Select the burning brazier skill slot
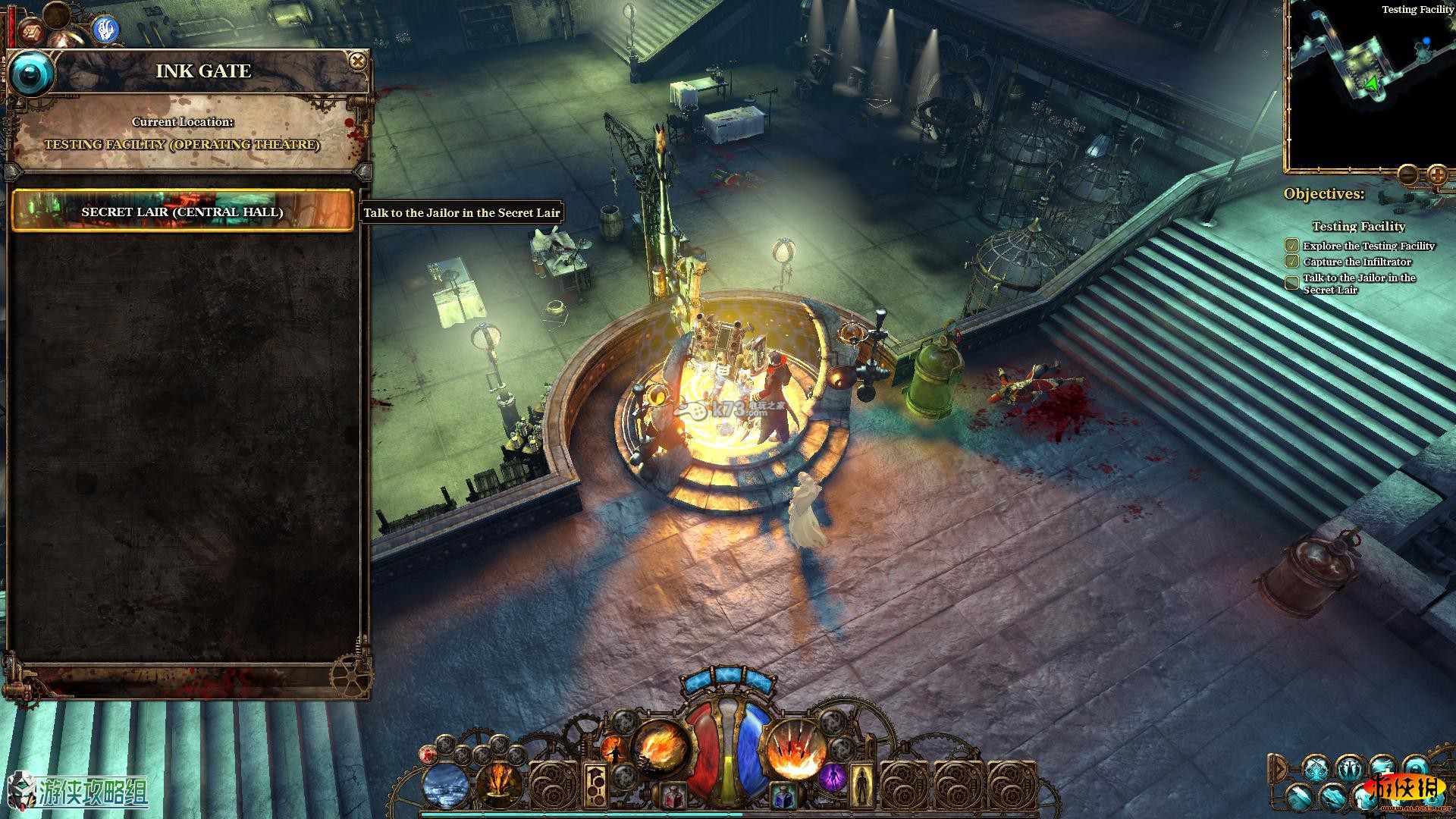Viewport: 1456px width, 819px height. pyautogui.click(x=500, y=786)
